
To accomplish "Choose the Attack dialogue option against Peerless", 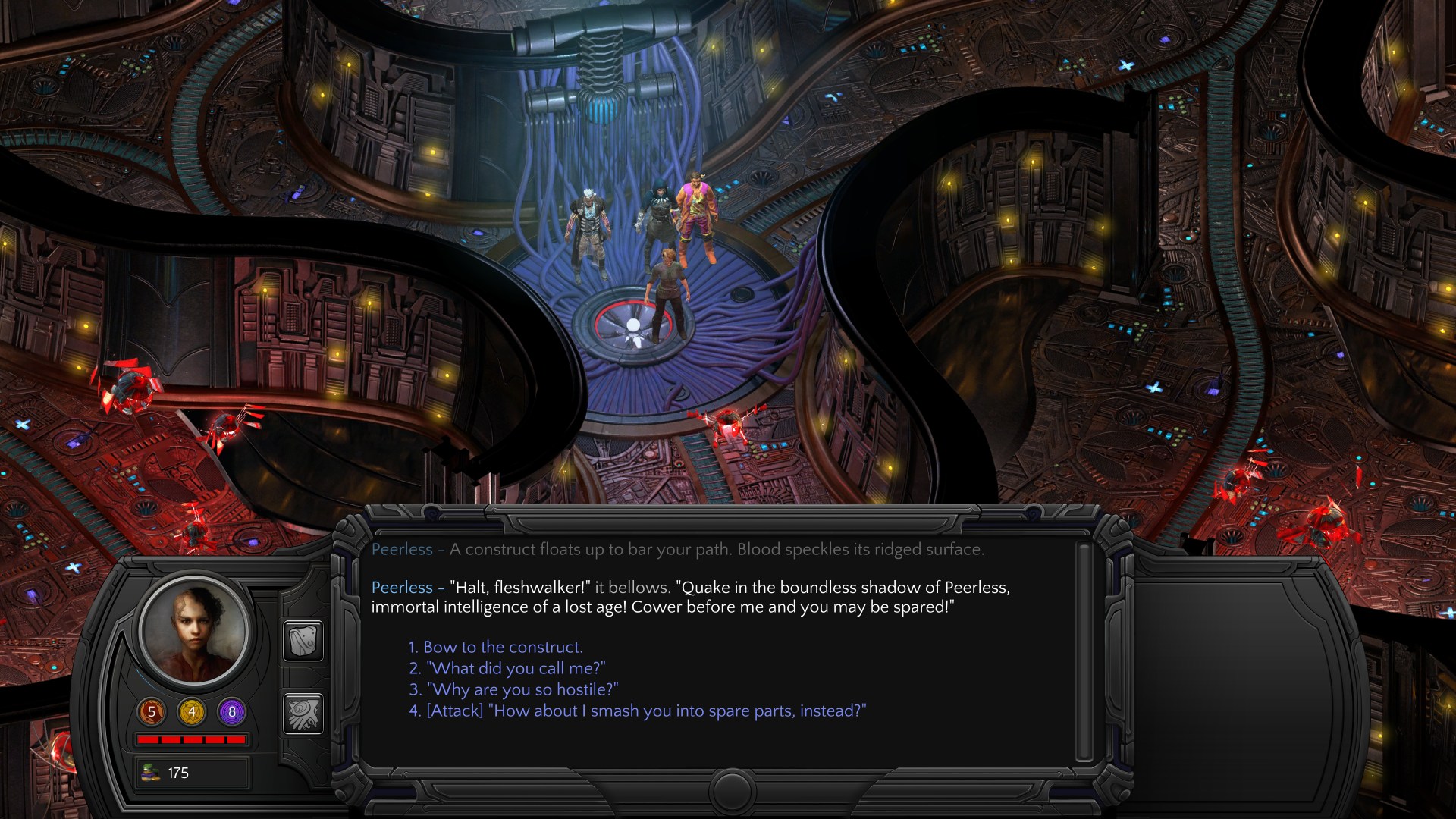I will pyautogui.click(x=639, y=711).
